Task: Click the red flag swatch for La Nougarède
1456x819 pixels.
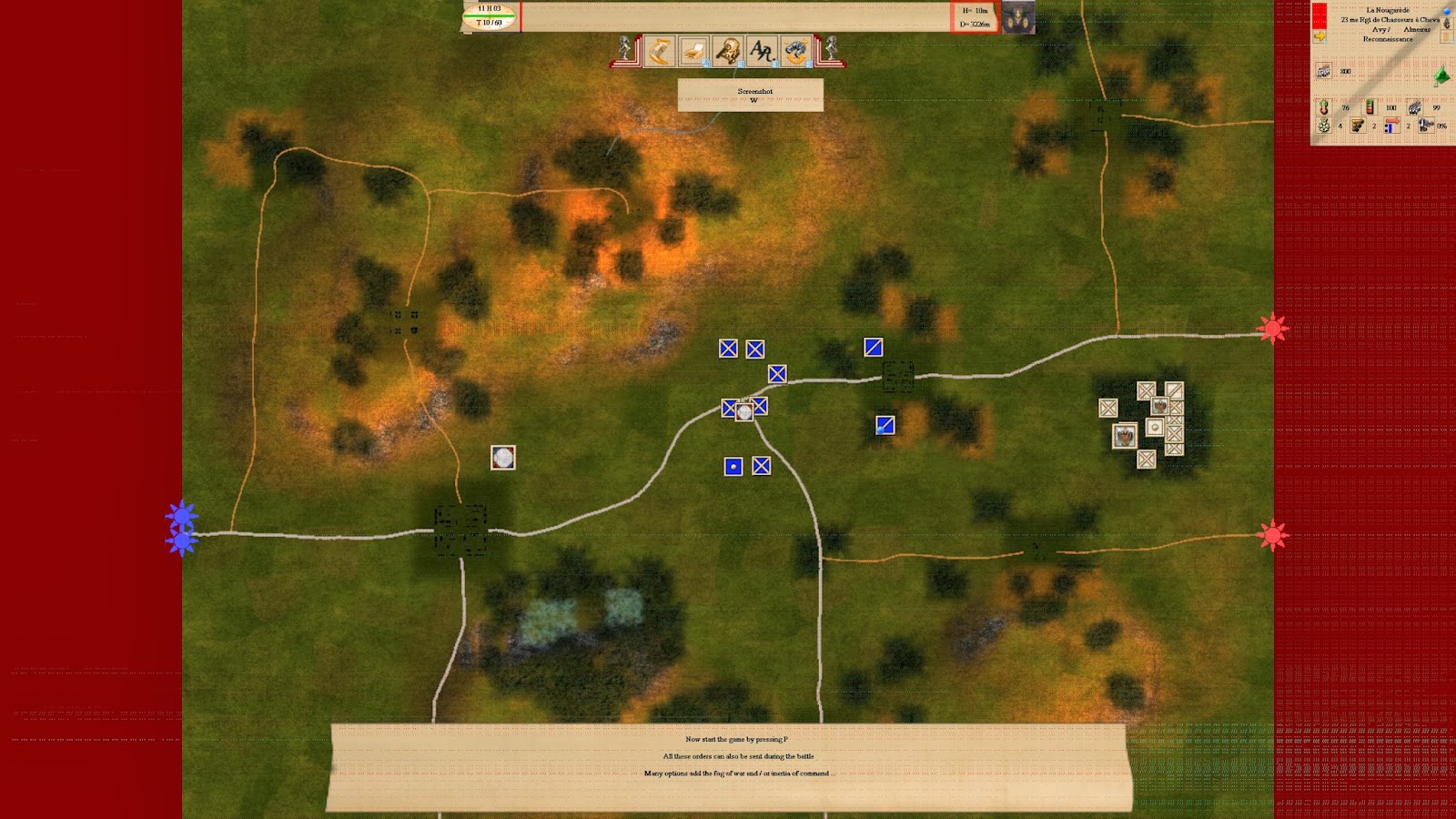Action: click(1319, 15)
